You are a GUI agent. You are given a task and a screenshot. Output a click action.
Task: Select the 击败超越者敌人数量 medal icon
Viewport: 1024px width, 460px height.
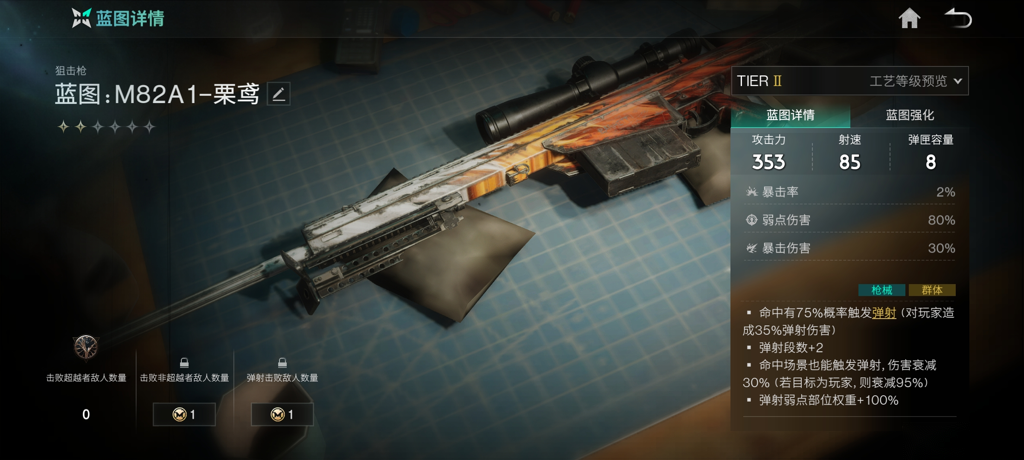click(86, 347)
